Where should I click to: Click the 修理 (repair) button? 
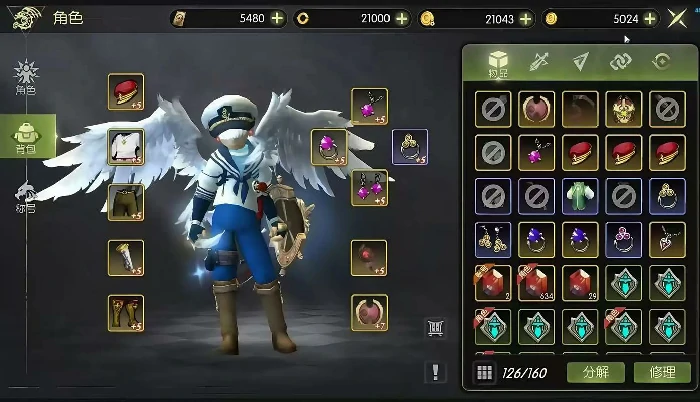661,373
